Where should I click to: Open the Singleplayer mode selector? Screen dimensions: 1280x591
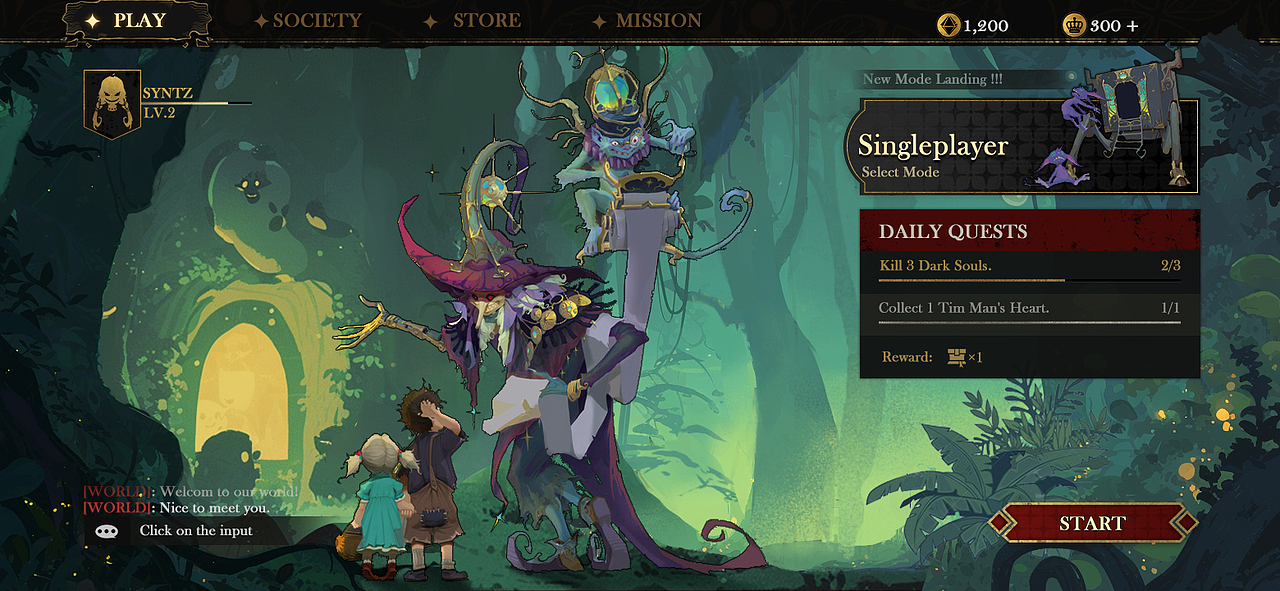click(x=1020, y=147)
